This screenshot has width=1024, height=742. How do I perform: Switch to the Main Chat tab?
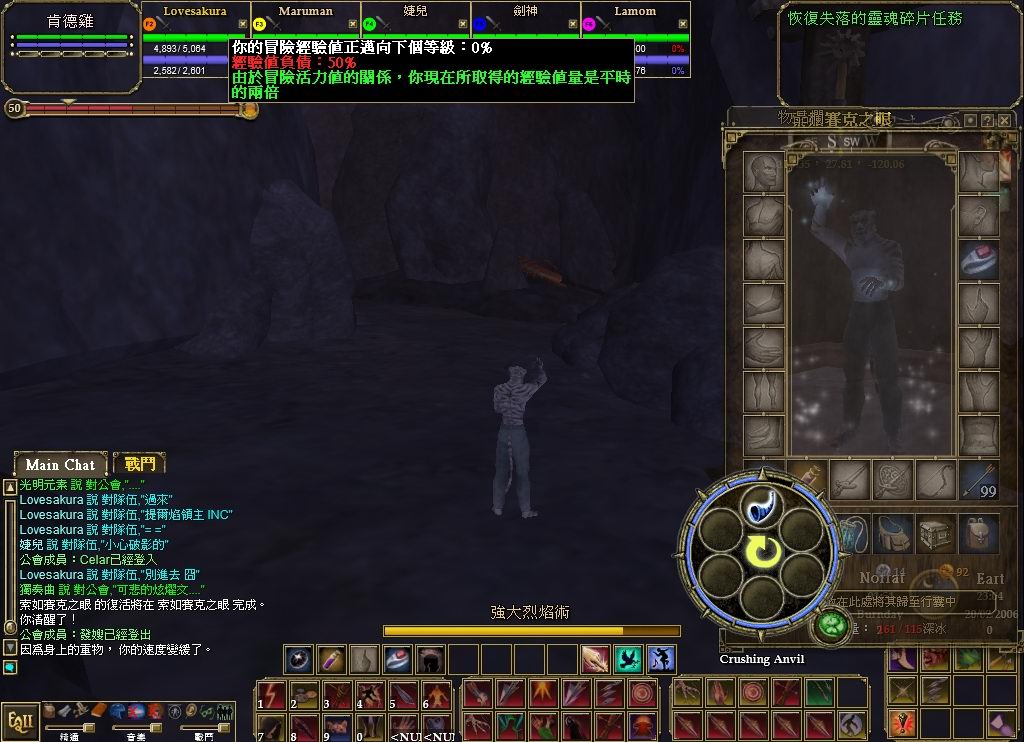60,464
